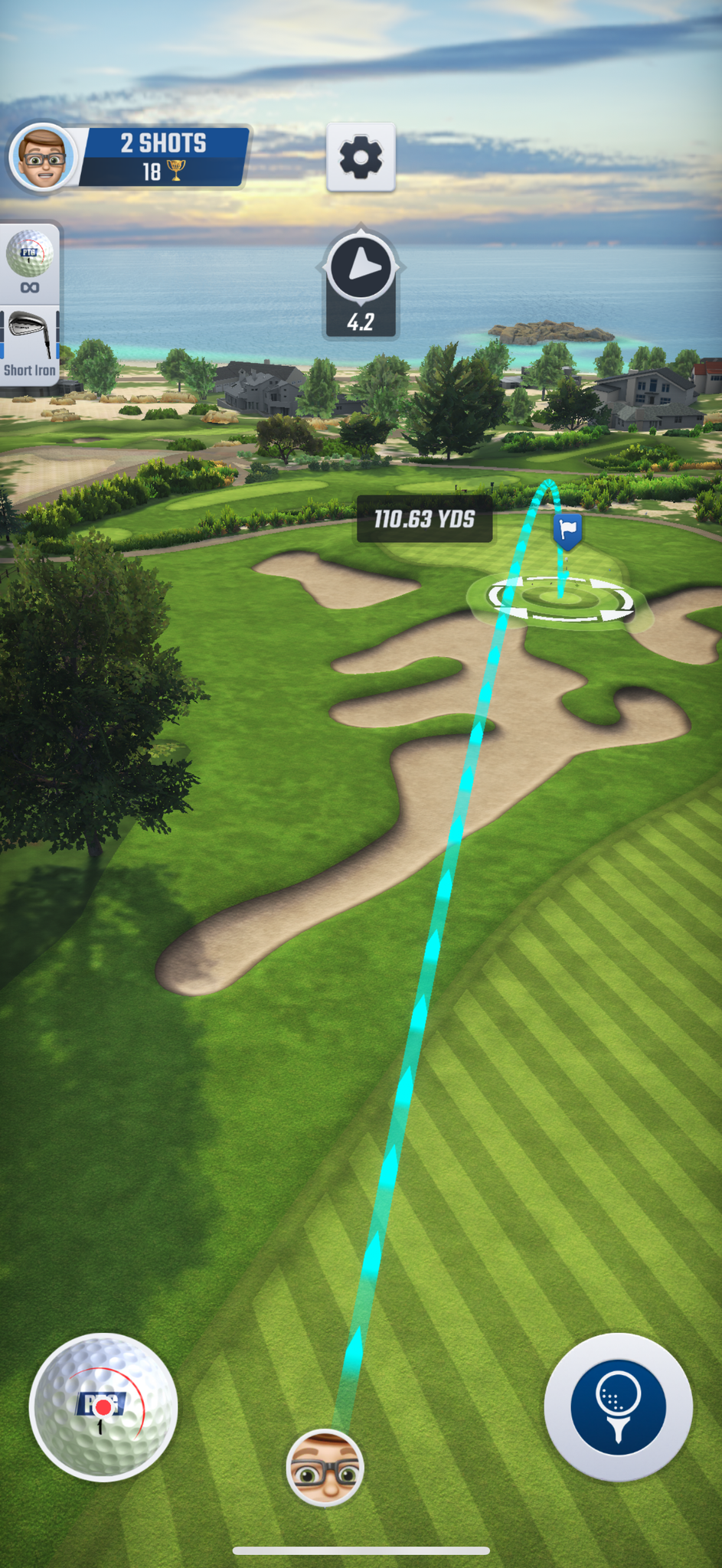
Task: Select the blue flag pin marker
Action: [x=567, y=531]
